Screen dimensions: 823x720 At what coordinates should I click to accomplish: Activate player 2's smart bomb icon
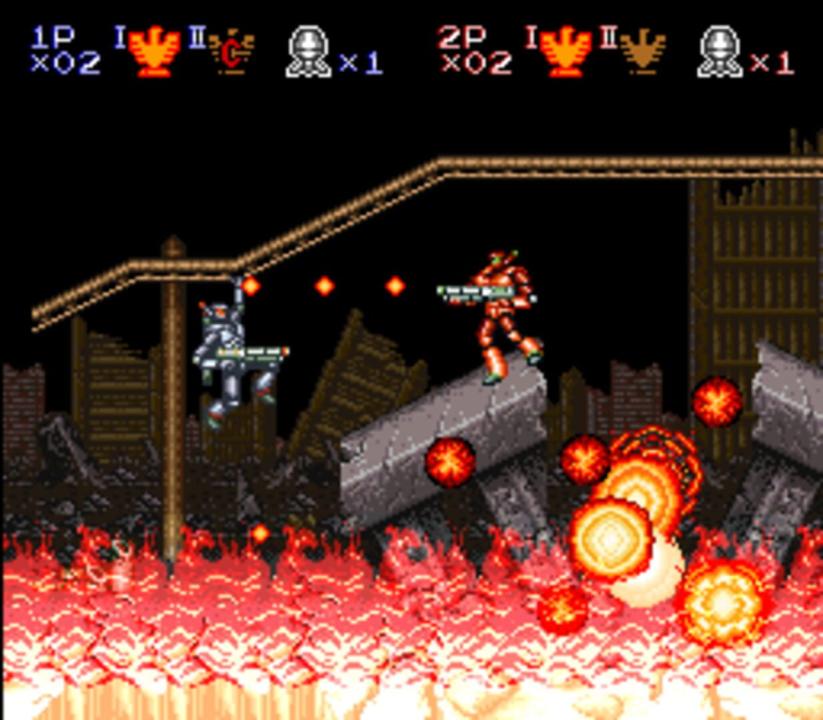click(719, 52)
